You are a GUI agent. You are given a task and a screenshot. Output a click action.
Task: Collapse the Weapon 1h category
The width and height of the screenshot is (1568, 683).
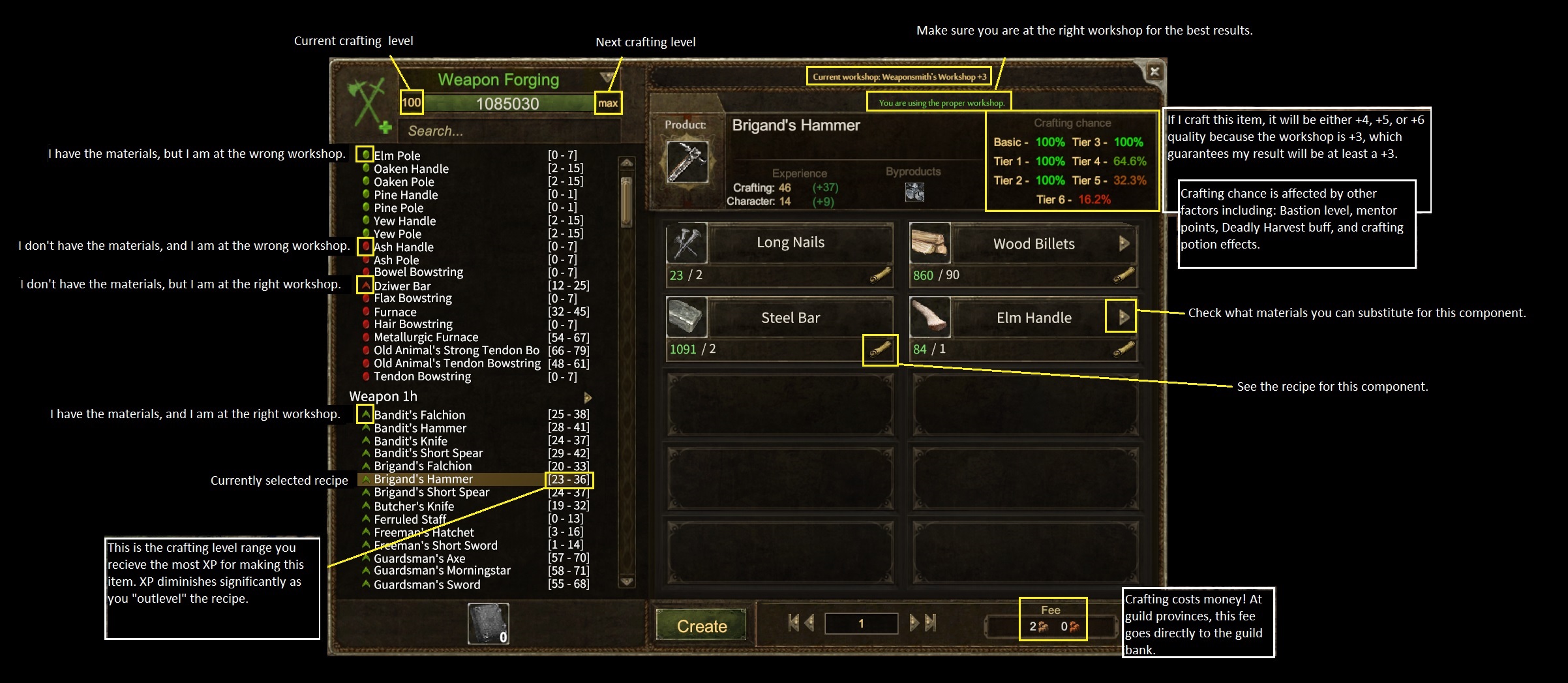(587, 397)
